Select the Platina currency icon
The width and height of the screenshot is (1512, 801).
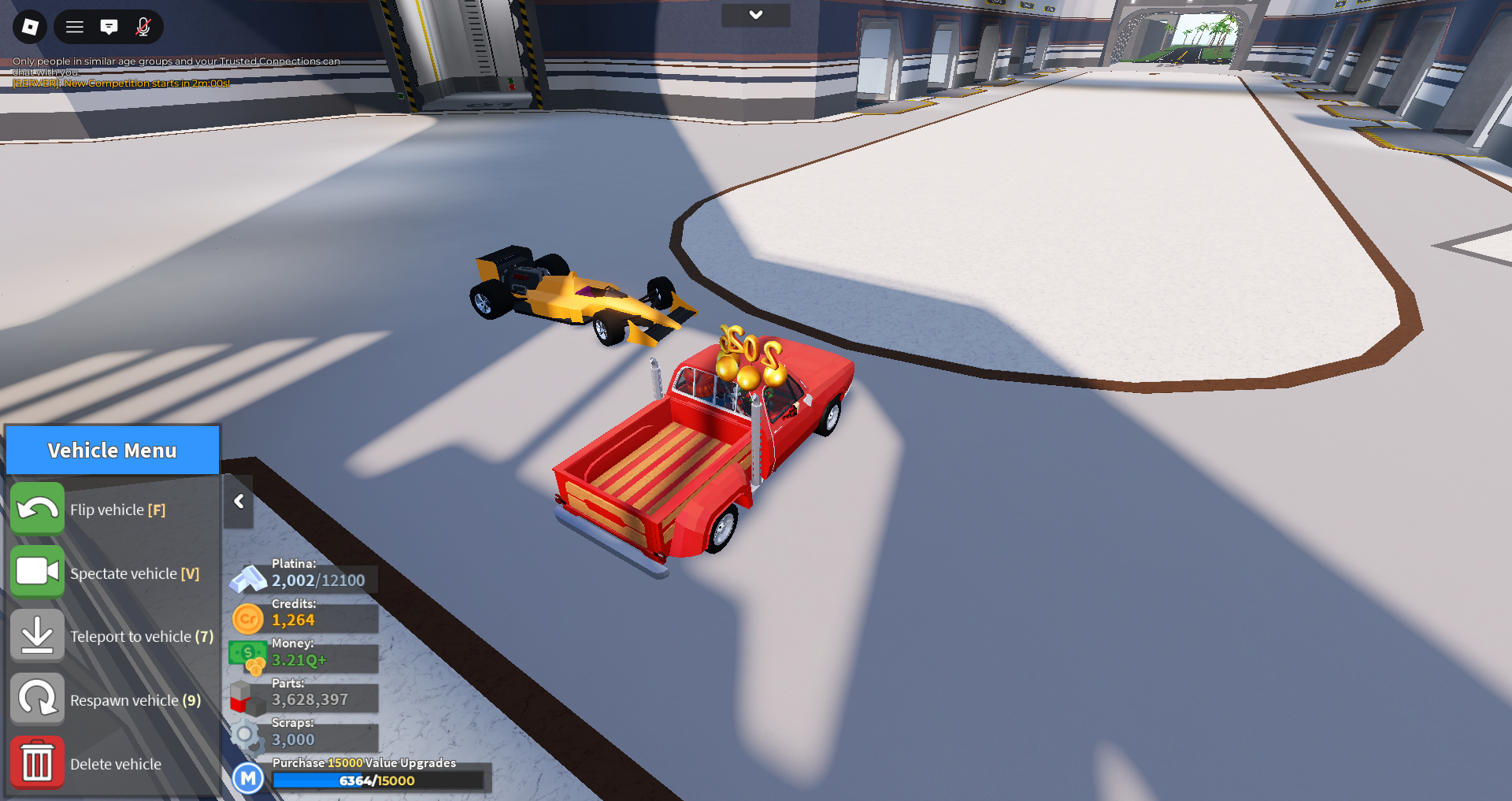pyautogui.click(x=248, y=579)
